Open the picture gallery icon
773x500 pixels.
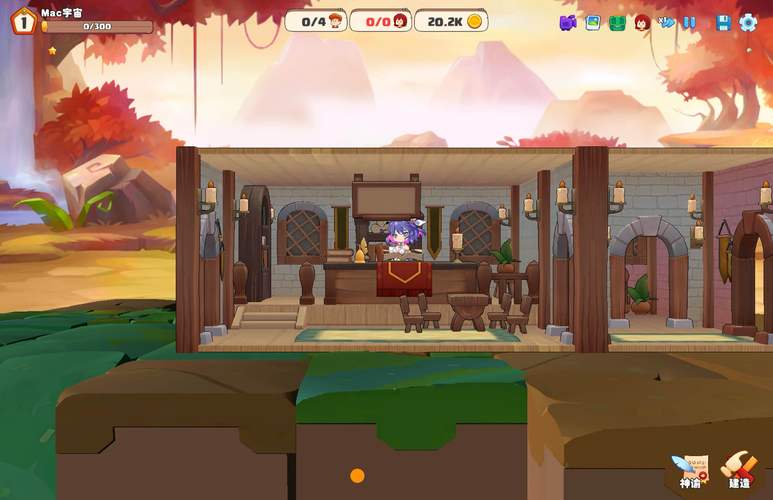coord(592,22)
